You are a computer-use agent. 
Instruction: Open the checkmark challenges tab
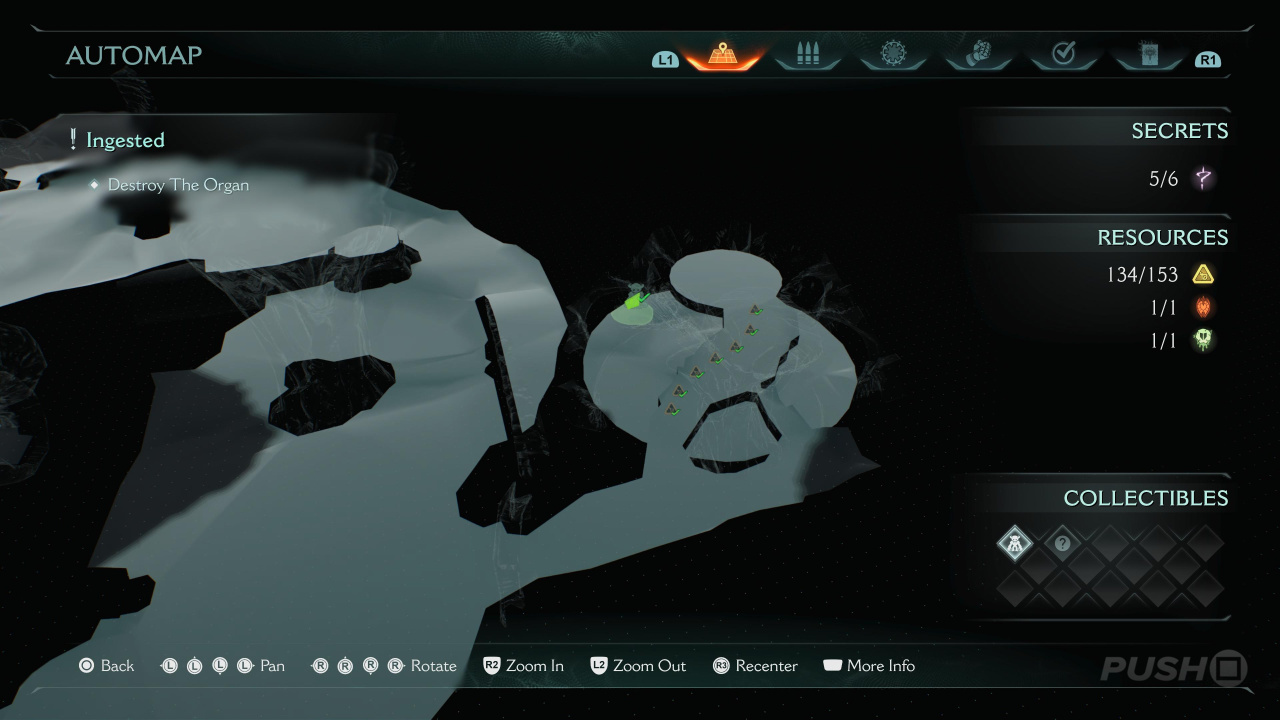(x=1063, y=55)
